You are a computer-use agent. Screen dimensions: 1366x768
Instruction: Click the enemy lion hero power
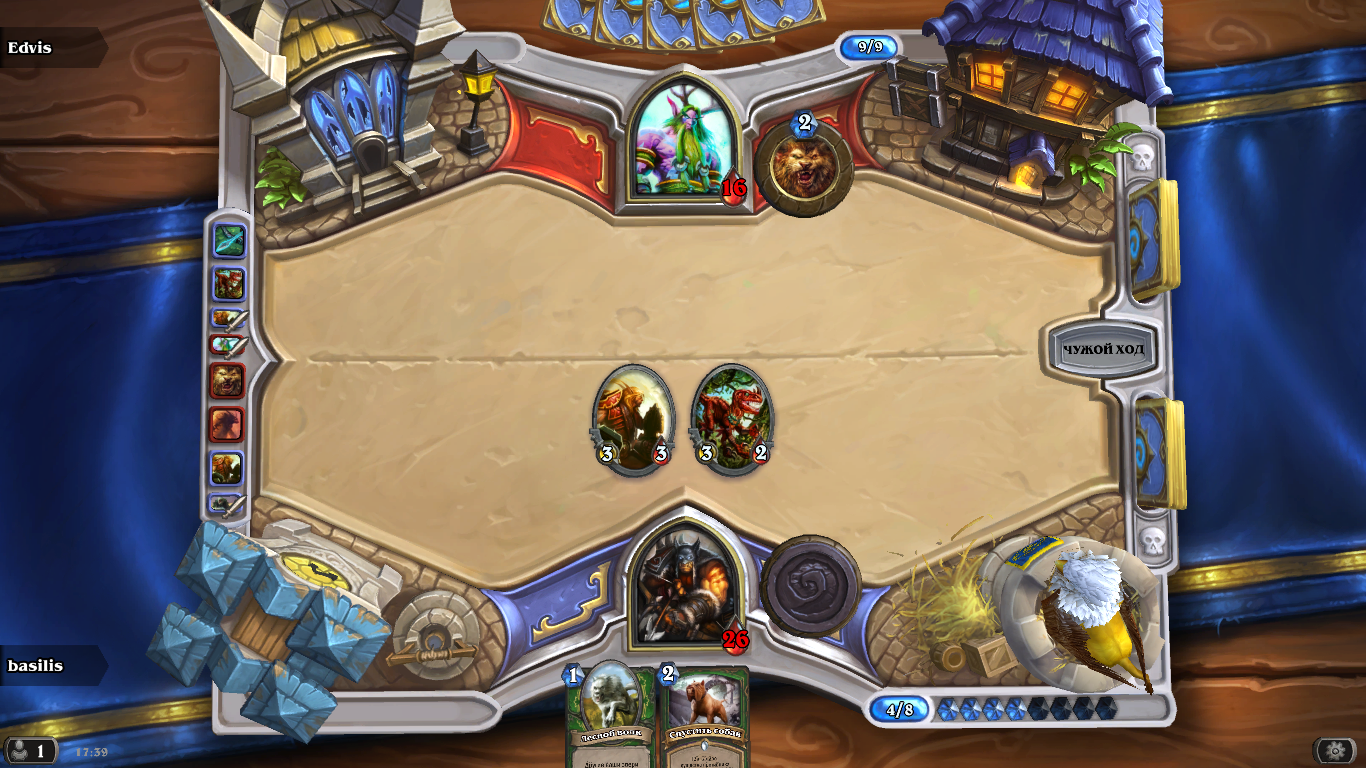tap(804, 166)
